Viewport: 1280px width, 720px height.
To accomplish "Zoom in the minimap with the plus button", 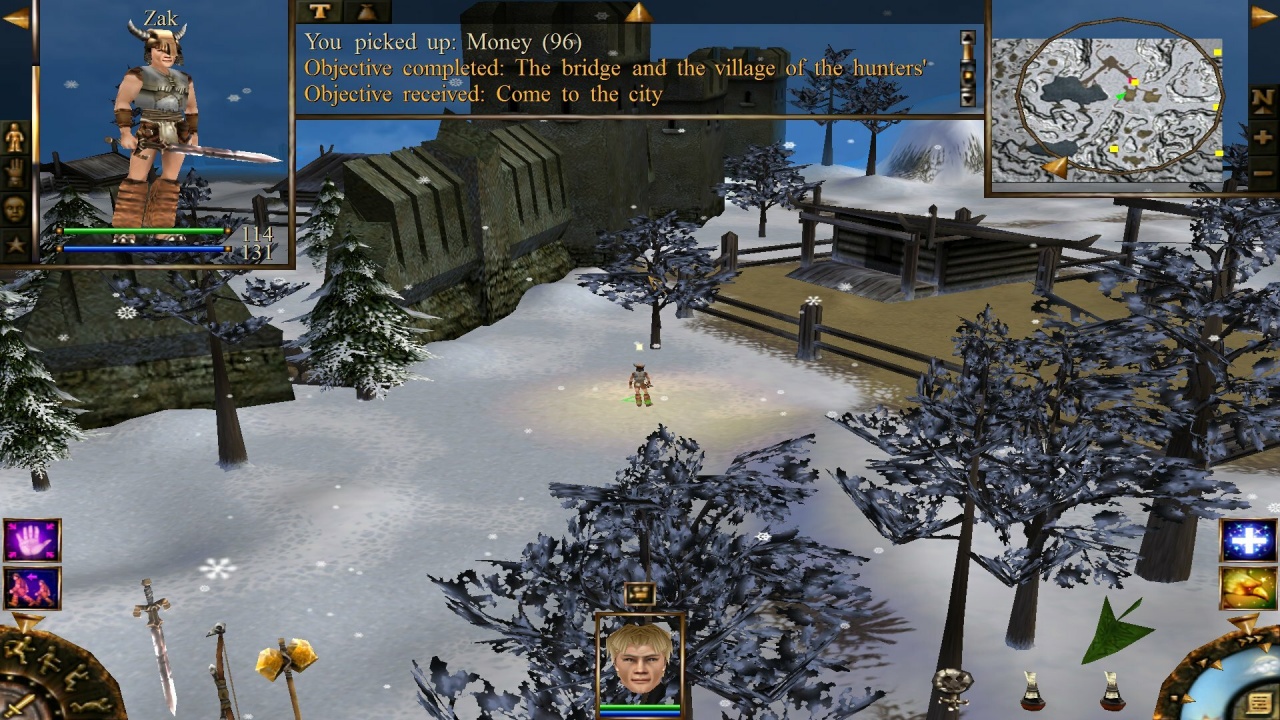I will (1263, 136).
